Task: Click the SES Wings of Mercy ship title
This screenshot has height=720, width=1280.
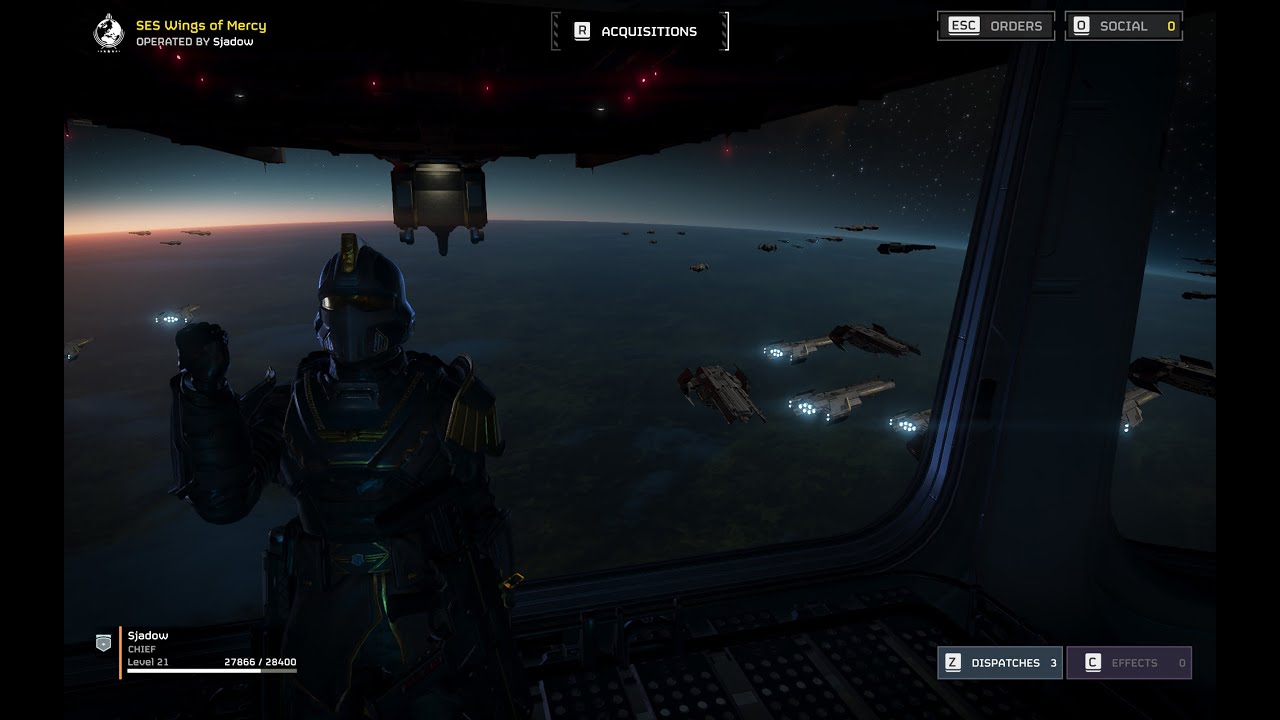Action: click(x=200, y=25)
